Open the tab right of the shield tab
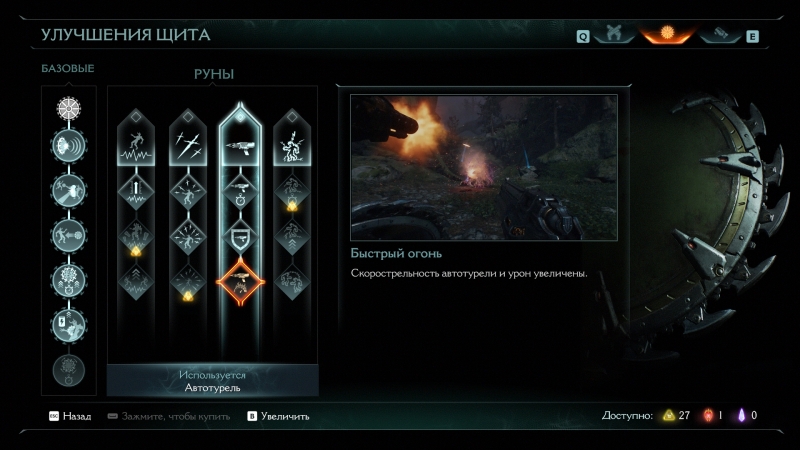The height and width of the screenshot is (450, 800). click(717, 36)
